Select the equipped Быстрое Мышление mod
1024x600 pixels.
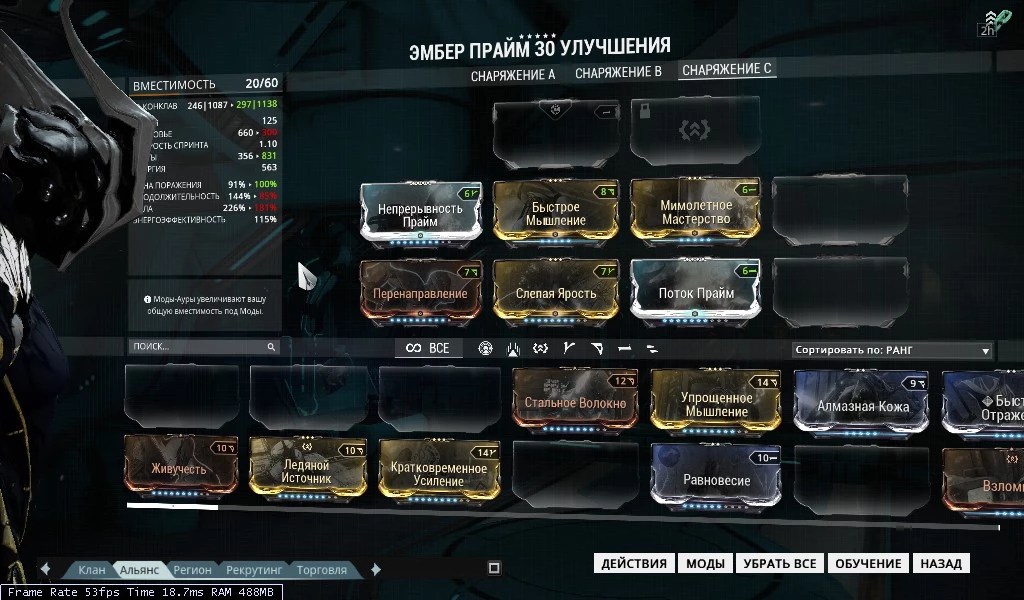557,212
